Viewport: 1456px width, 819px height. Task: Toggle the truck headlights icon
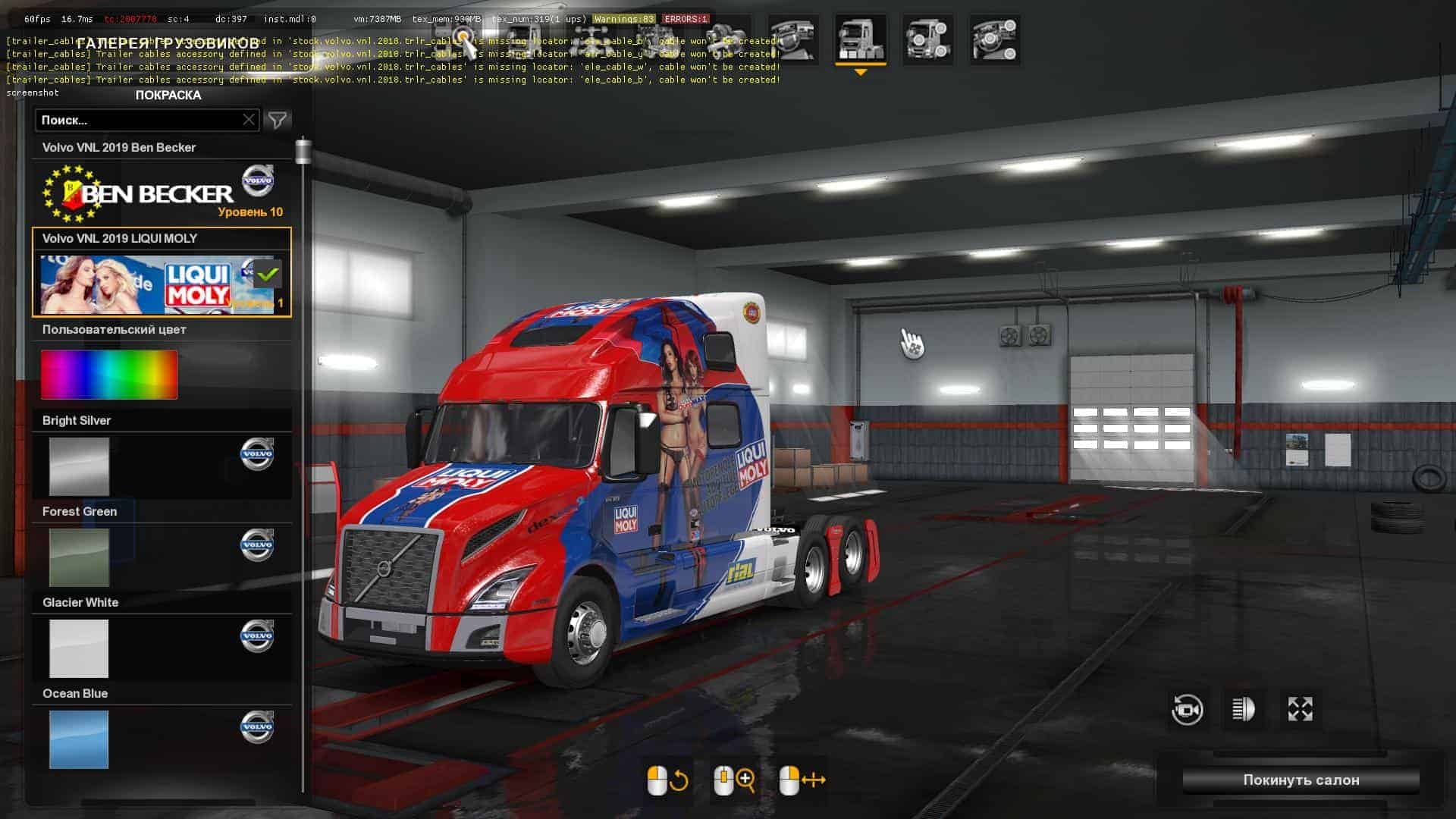1244,710
